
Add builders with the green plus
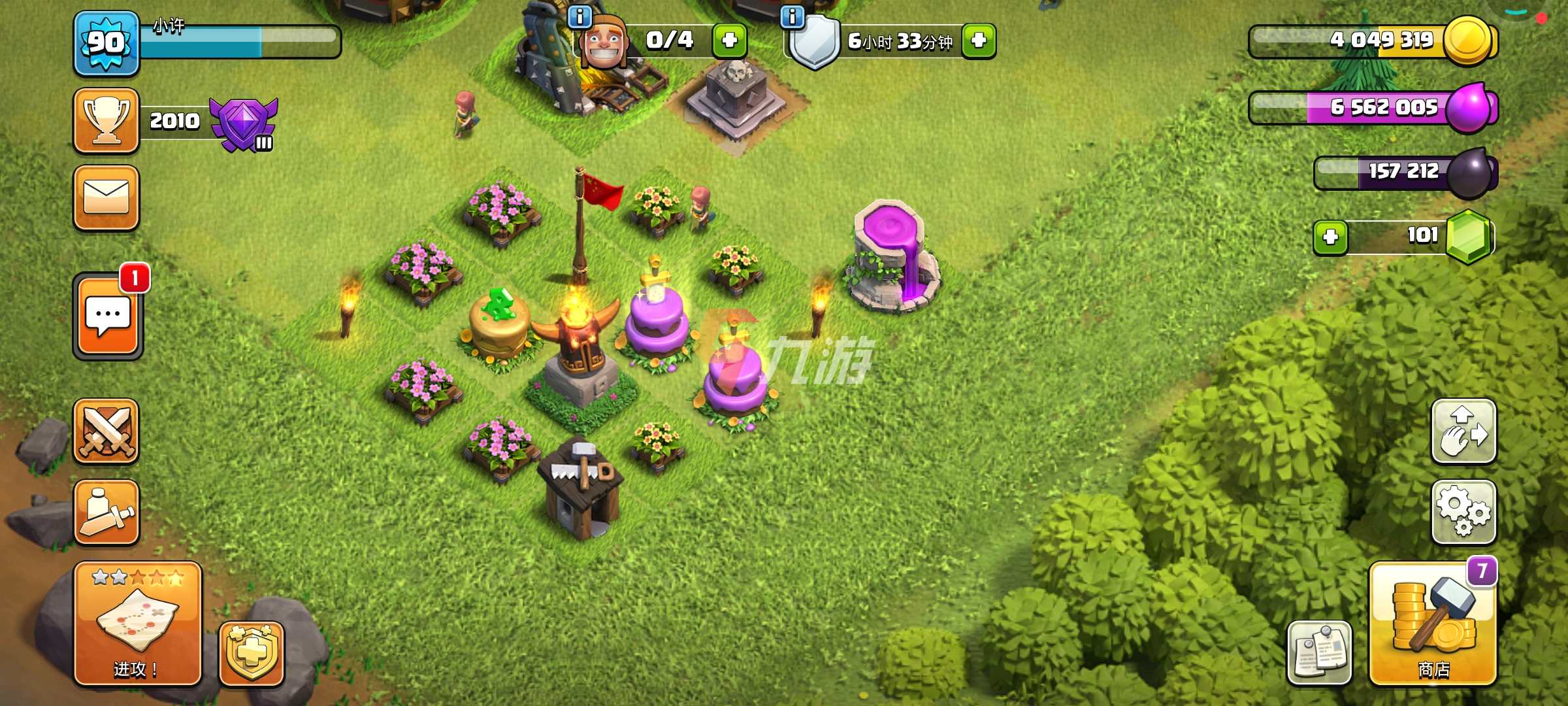click(x=729, y=41)
